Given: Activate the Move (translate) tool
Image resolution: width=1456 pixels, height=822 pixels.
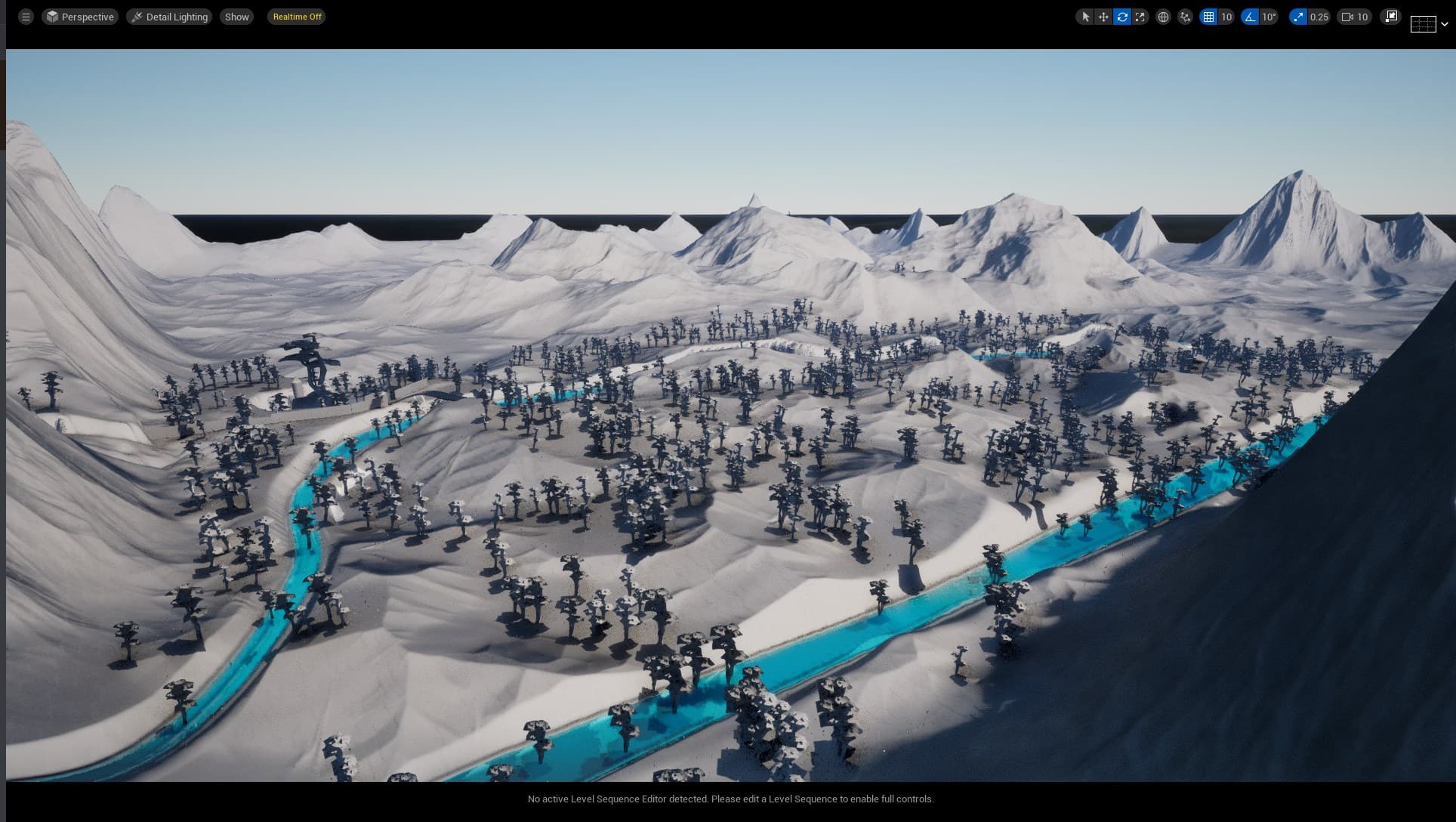Looking at the screenshot, I should tap(1102, 16).
